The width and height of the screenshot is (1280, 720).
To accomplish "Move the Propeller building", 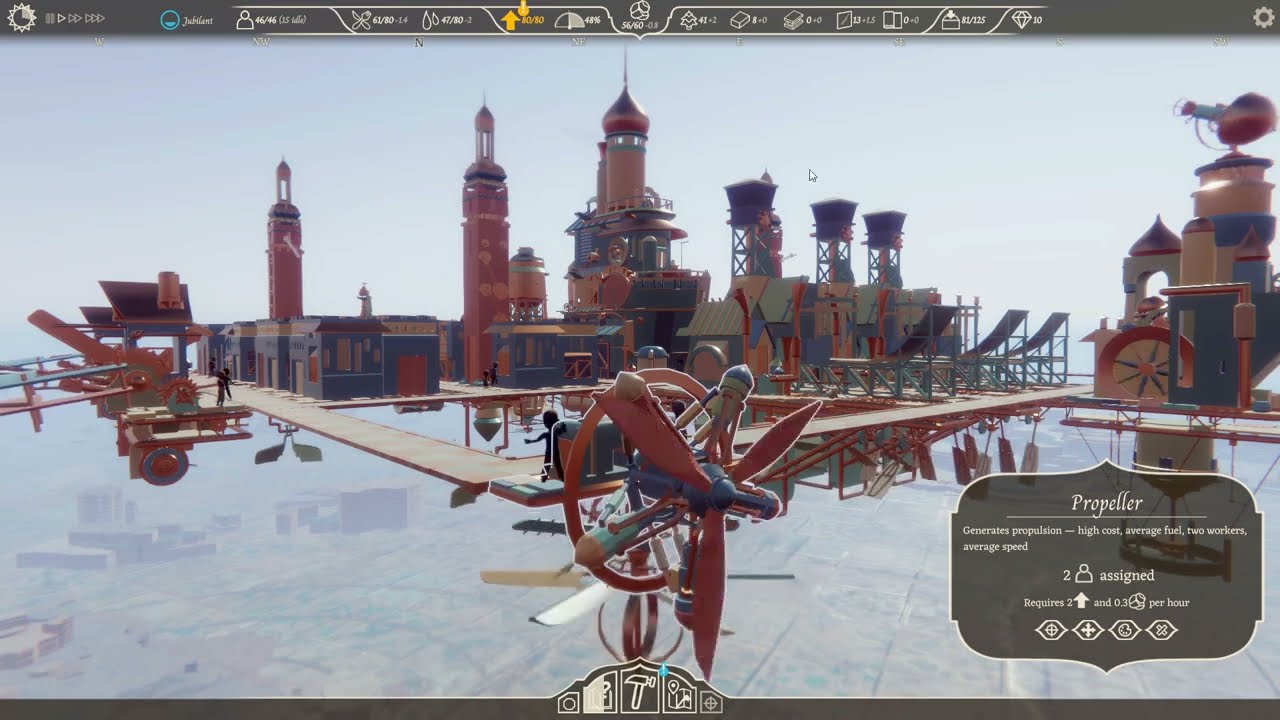I will click(1087, 630).
